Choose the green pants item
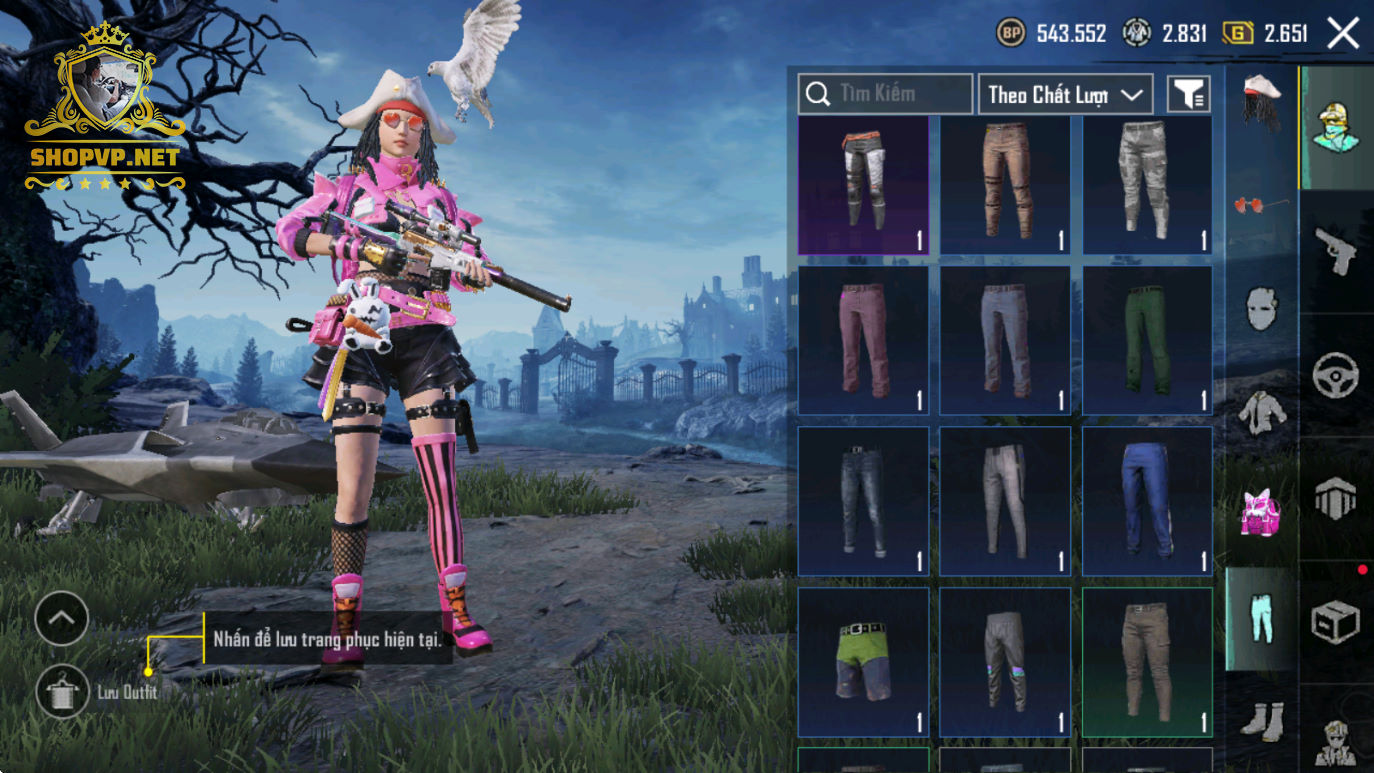The width and height of the screenshot is (1374, 773). [x=1147, y=340]
